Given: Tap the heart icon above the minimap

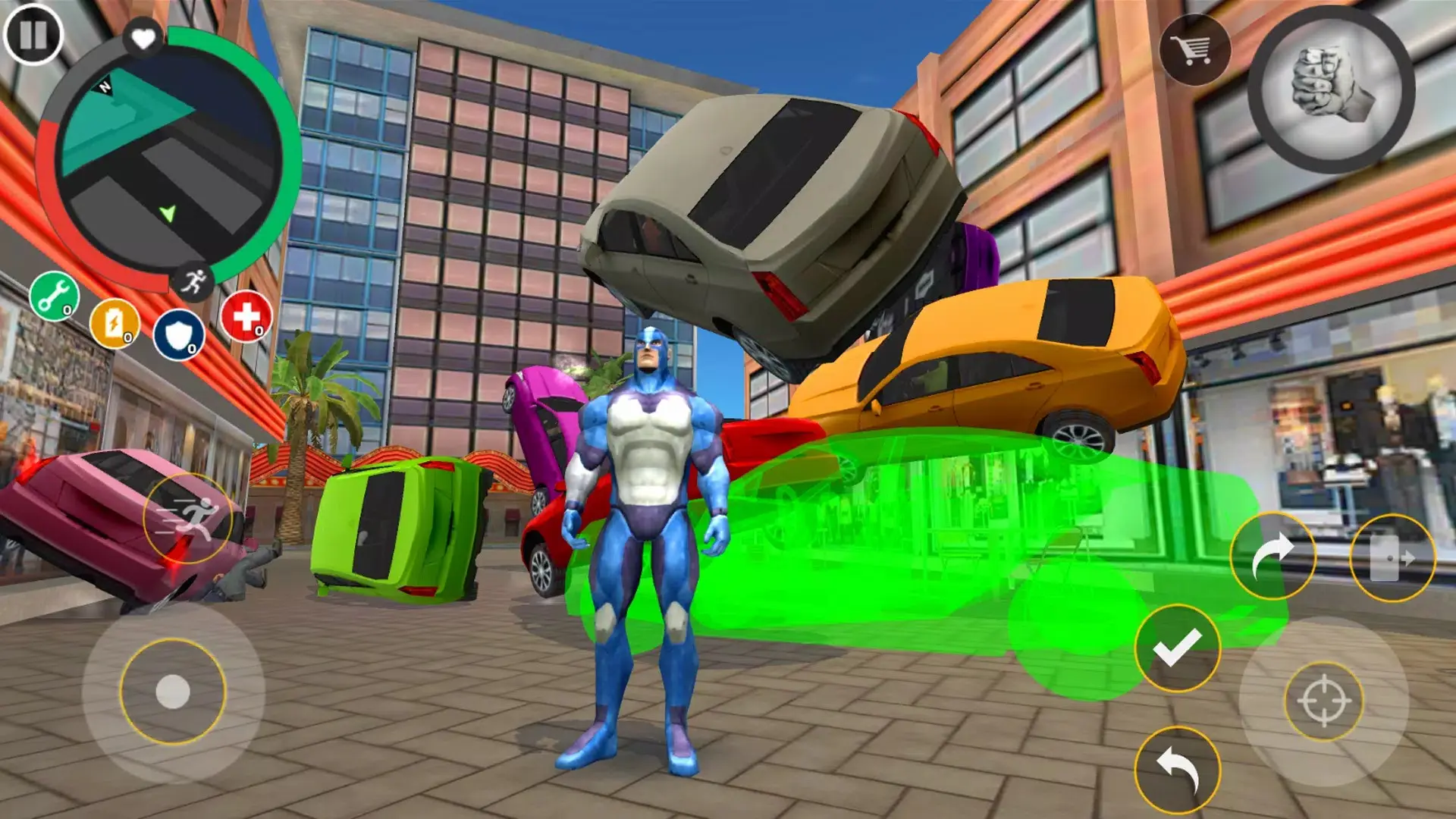Looking at the screenshot, I should point(143,38).
